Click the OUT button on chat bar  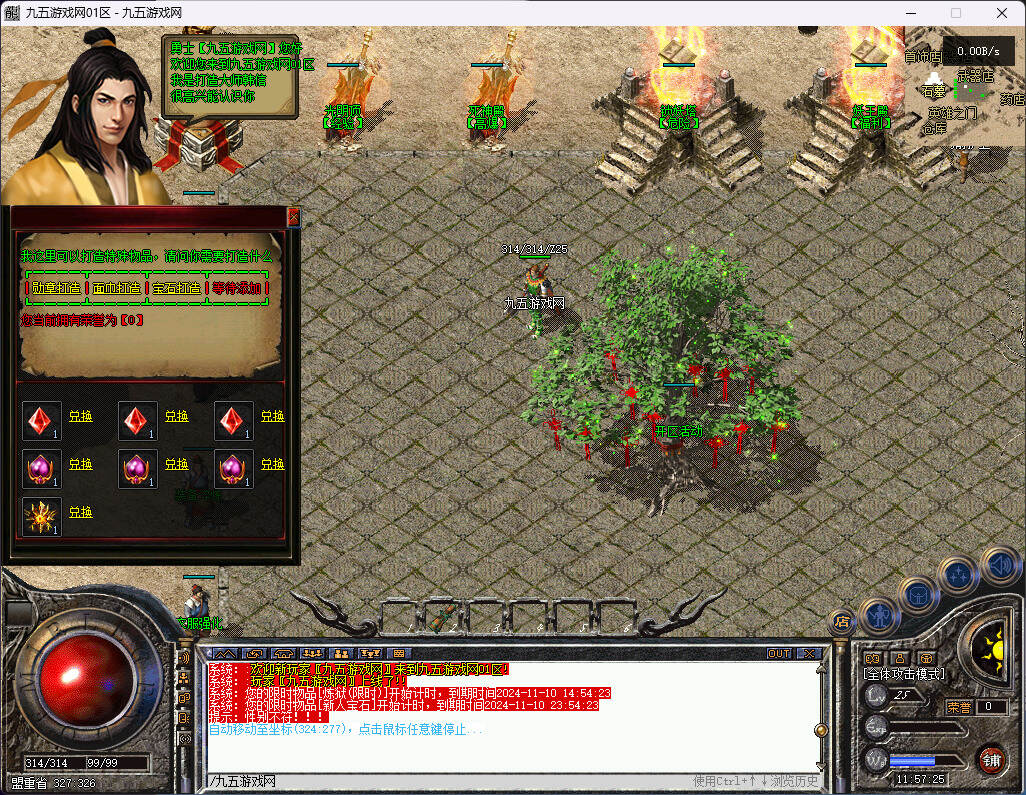[779, 653]
